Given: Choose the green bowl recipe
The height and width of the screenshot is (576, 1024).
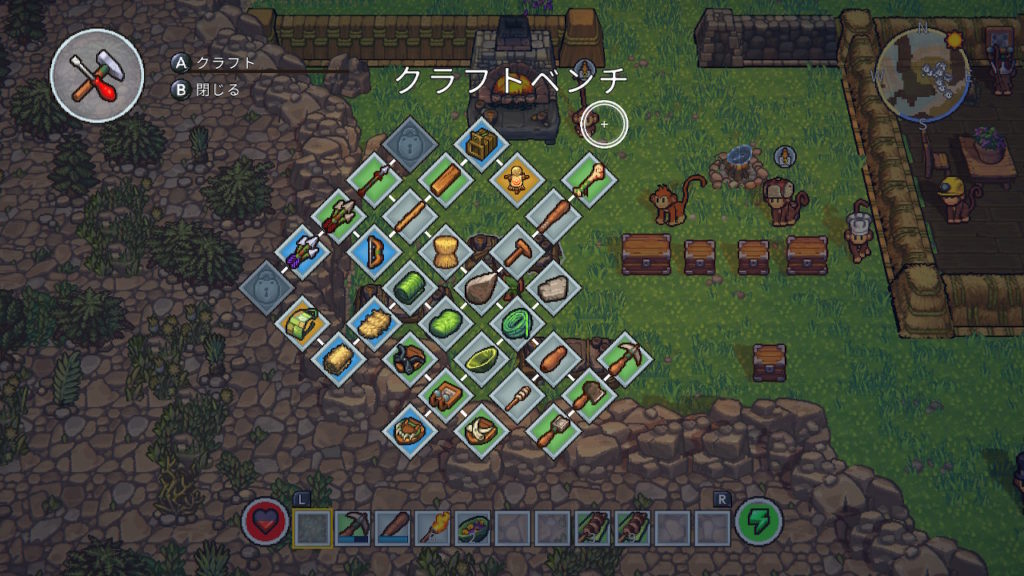Looking at the screenshot, I should [483, 357].
